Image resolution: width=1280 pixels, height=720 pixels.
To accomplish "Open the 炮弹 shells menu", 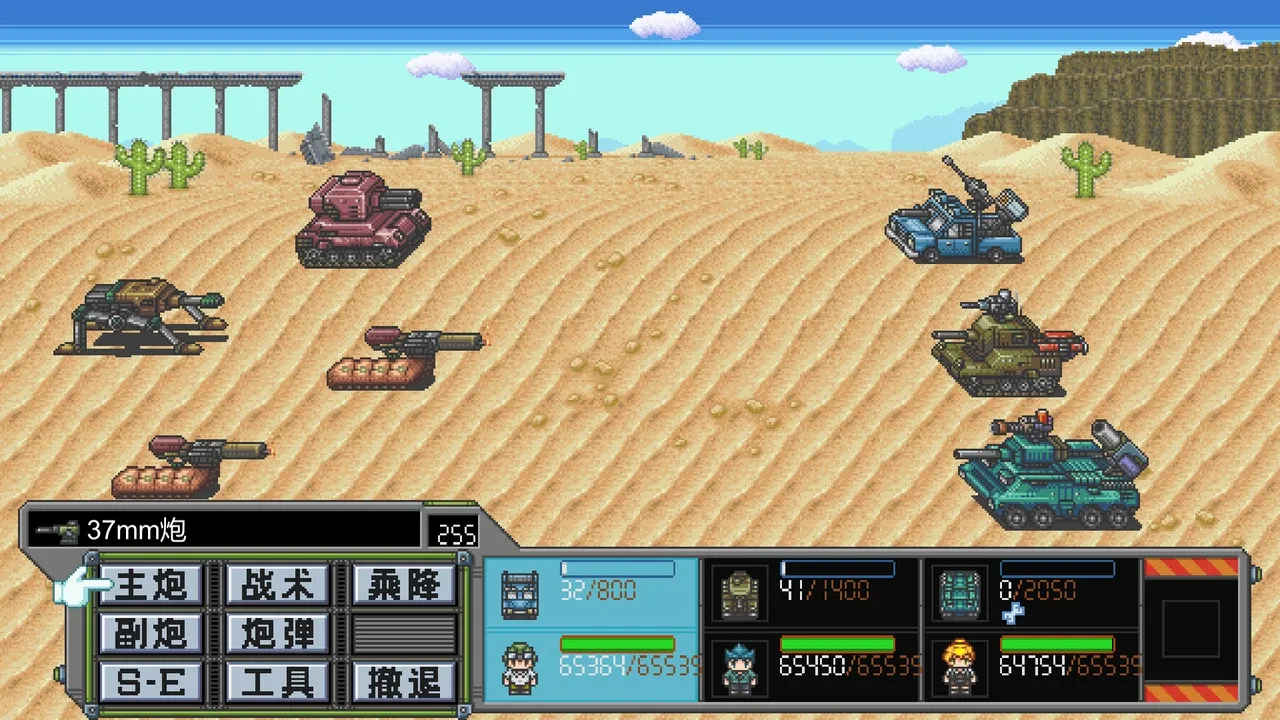I will pyautogui.click(x=278, y=633).
